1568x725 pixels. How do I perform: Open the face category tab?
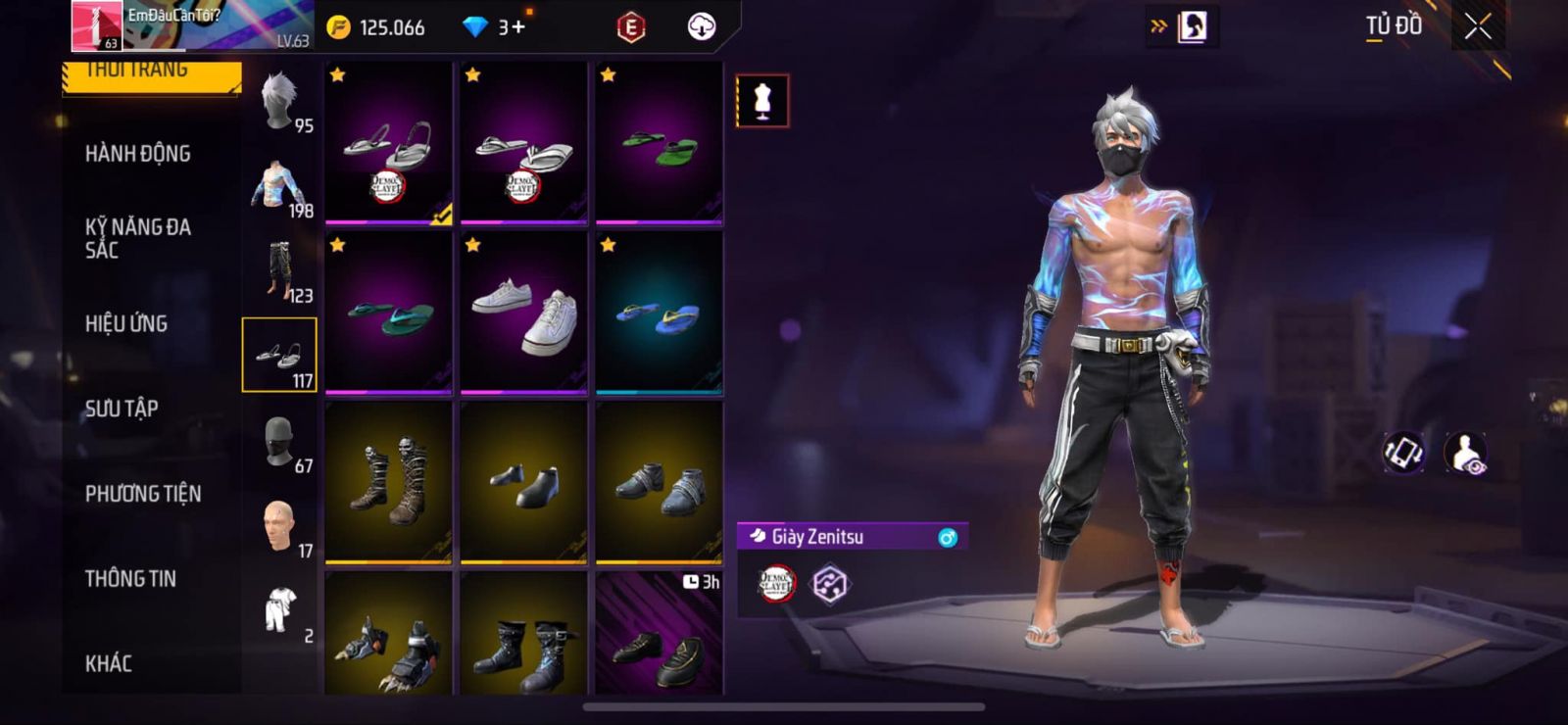coord(281,528)
